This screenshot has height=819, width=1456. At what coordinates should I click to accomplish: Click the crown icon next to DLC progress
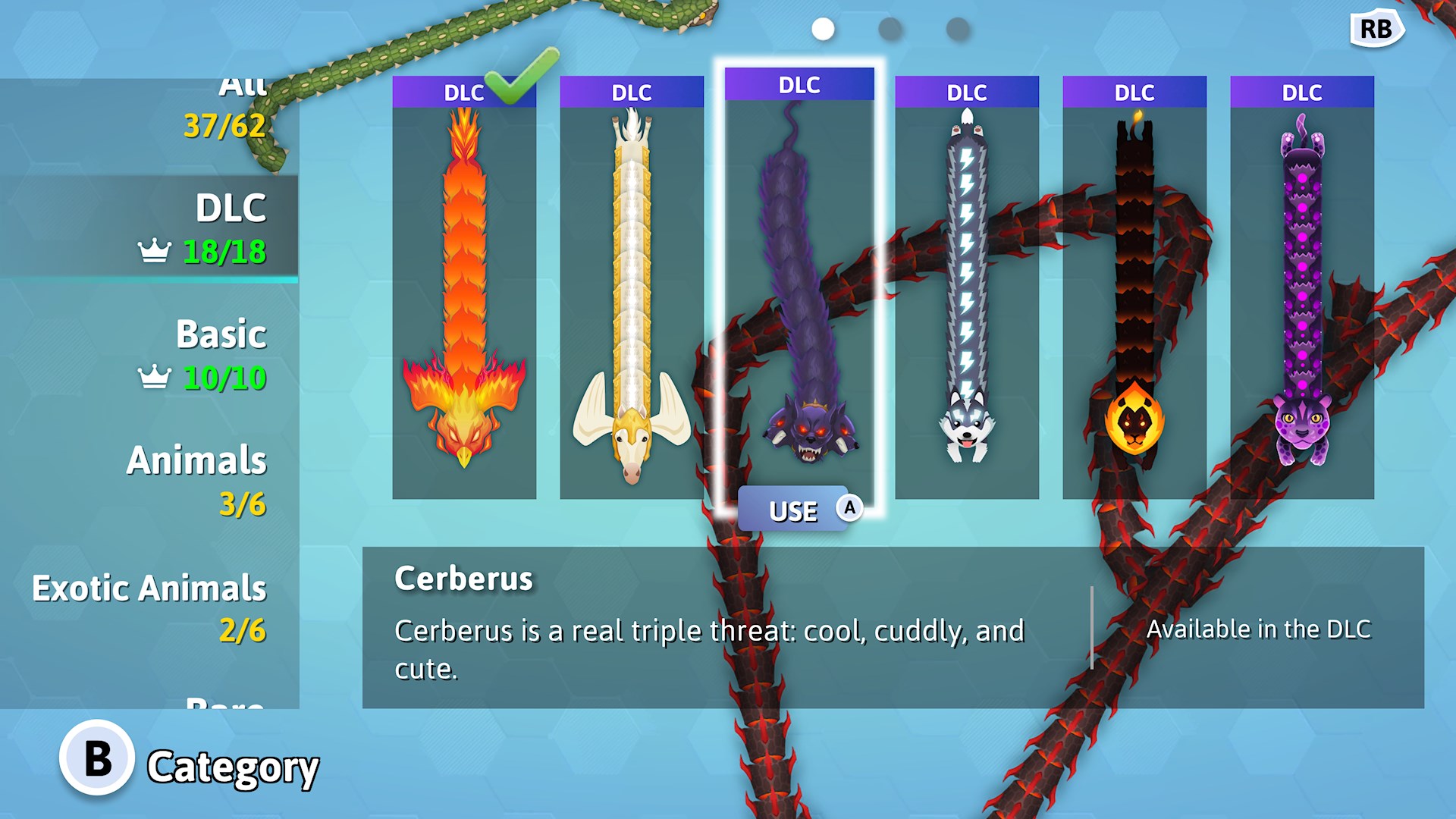pyautogui.click(x=156, y=248)
